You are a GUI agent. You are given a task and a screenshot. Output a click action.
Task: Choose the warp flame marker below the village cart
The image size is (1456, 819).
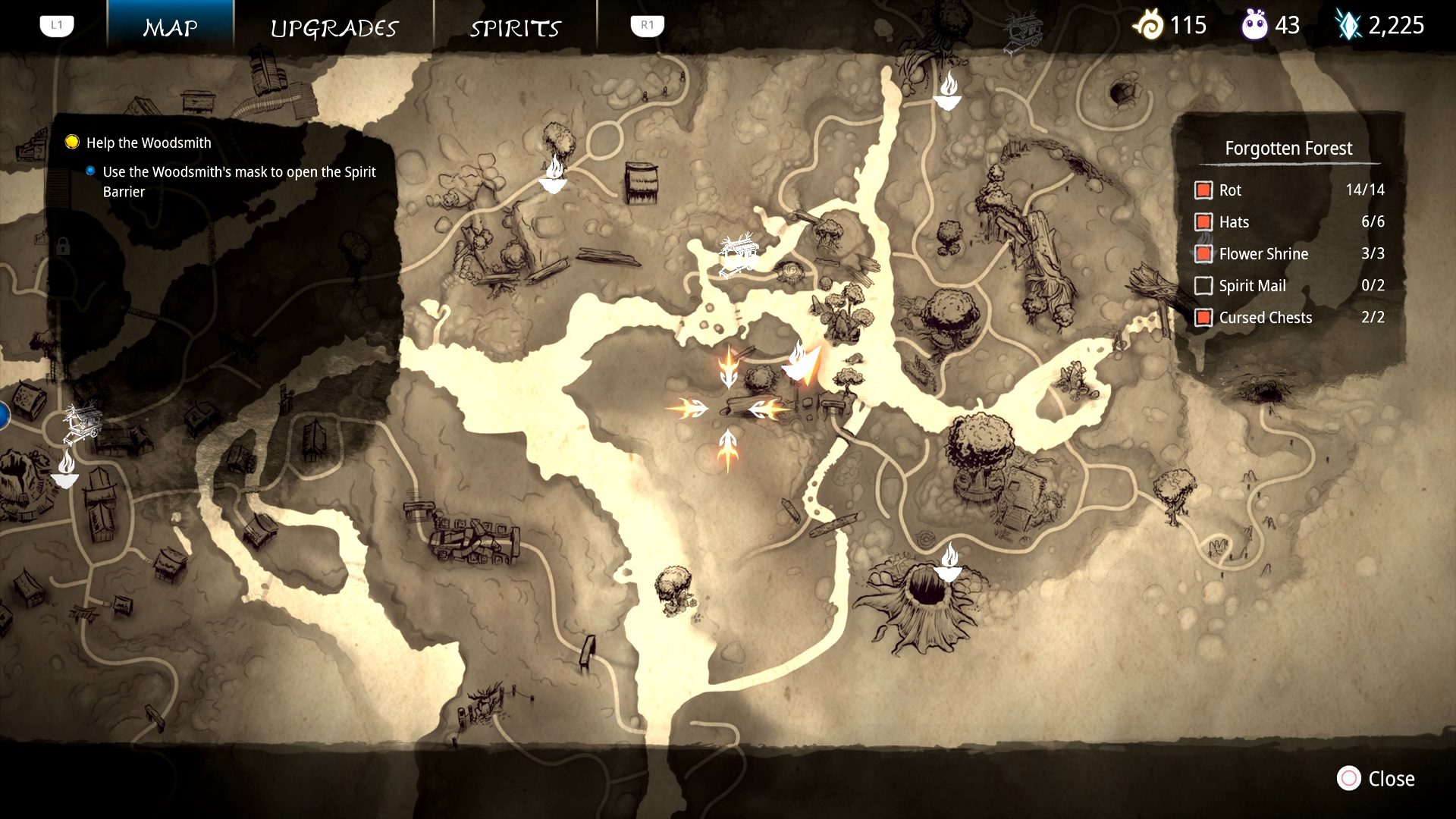(66, 470)
